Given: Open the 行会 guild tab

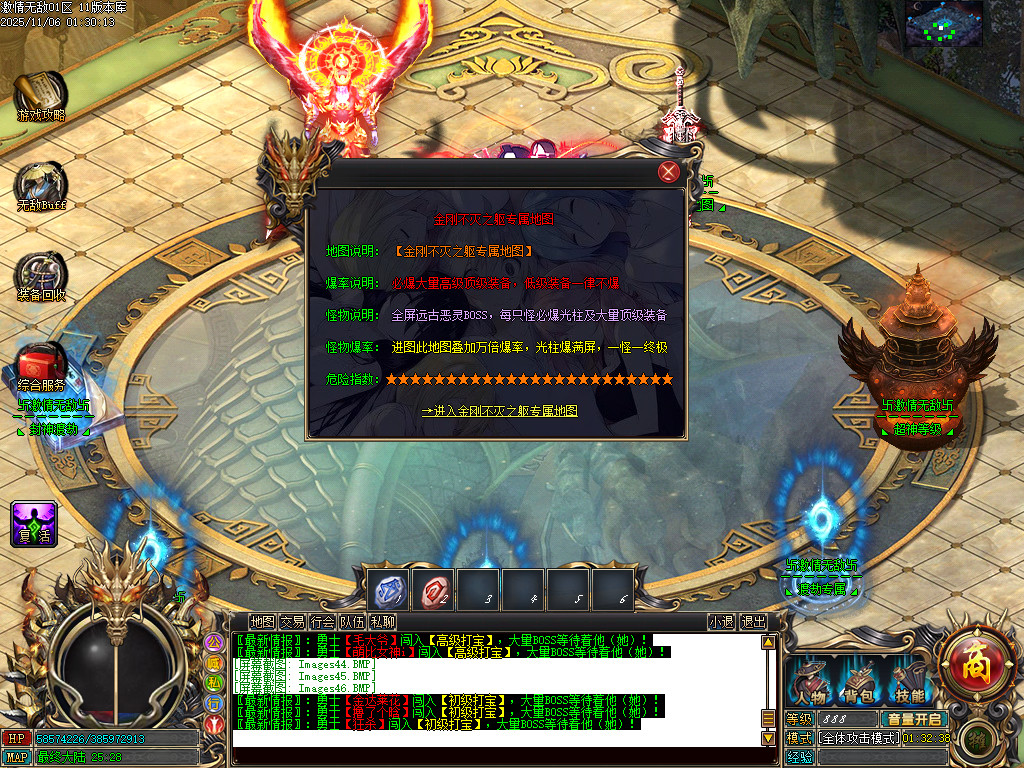Looking at the screenshot, I should (322, 622).
